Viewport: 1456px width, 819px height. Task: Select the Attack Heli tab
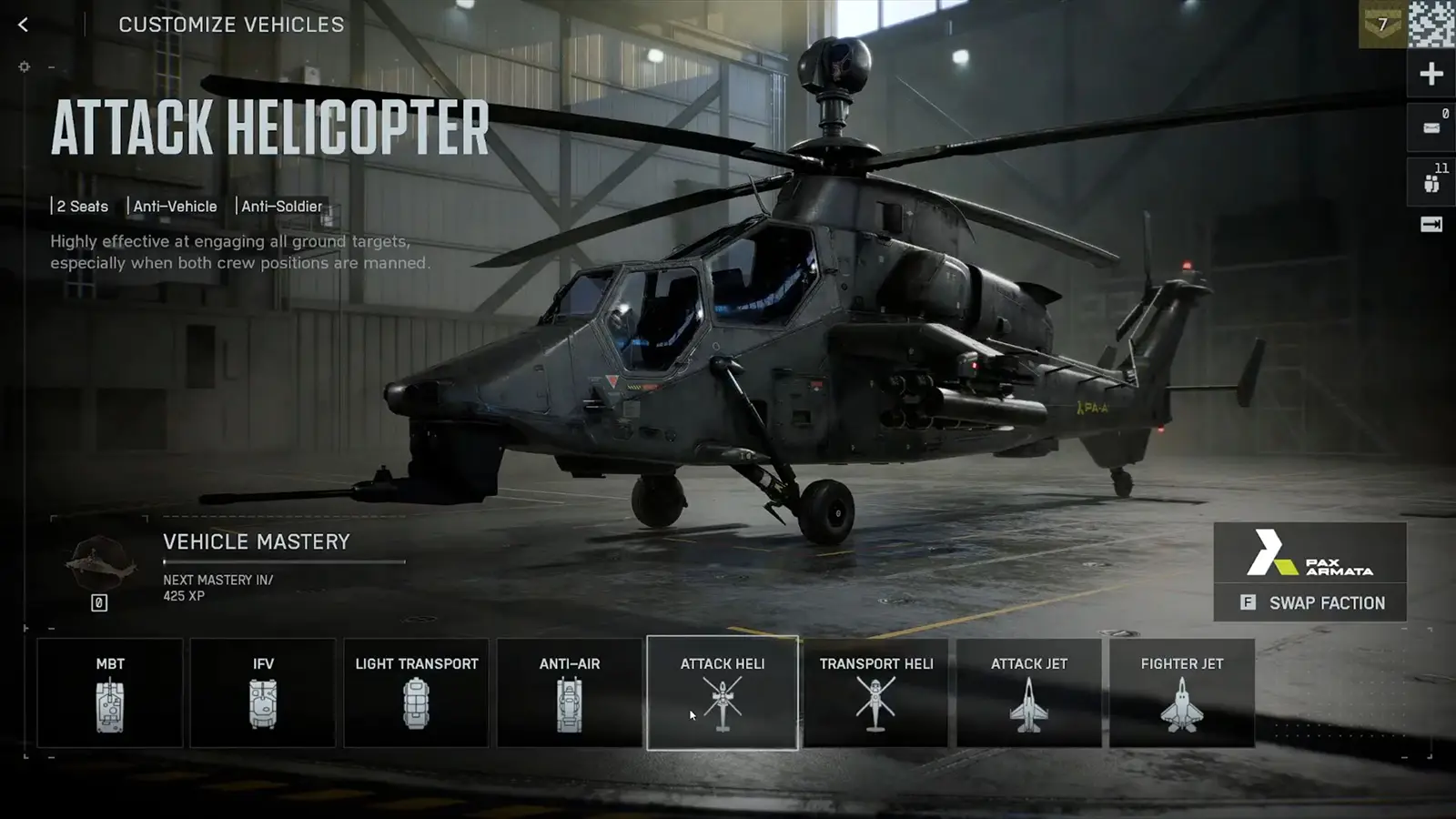(722, 693)
